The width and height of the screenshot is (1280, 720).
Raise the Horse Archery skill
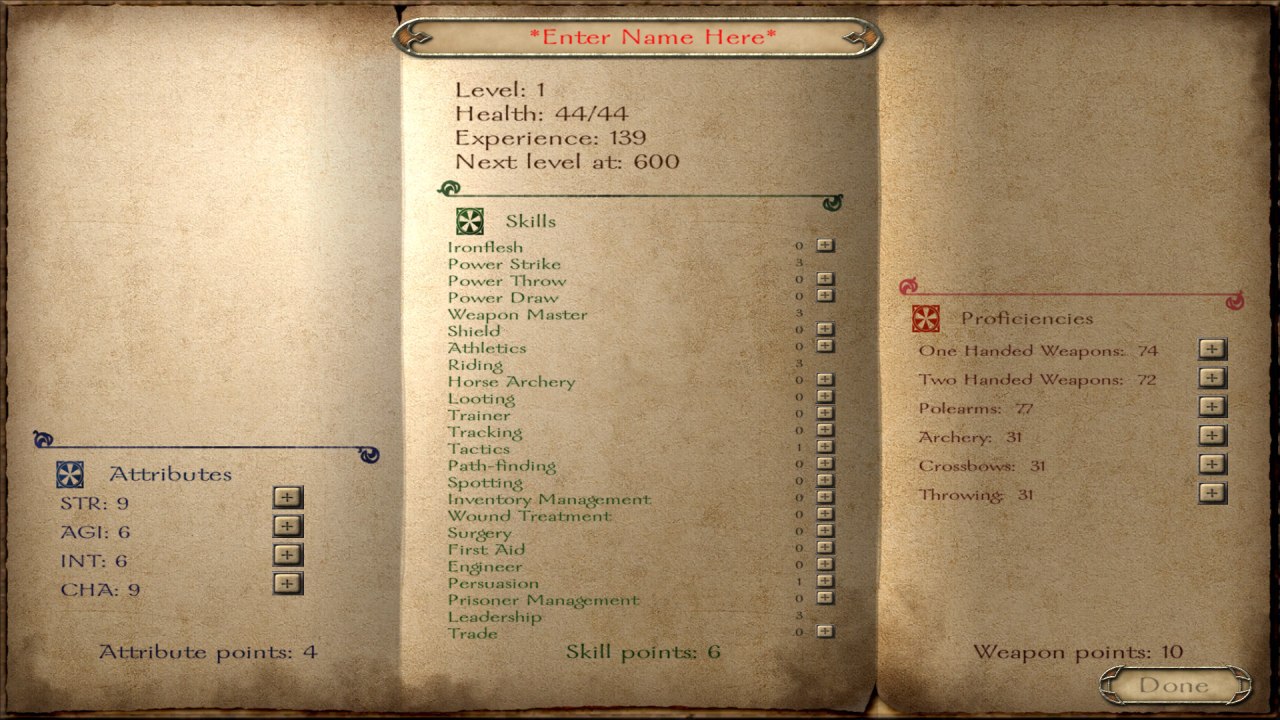coord(825,380)
